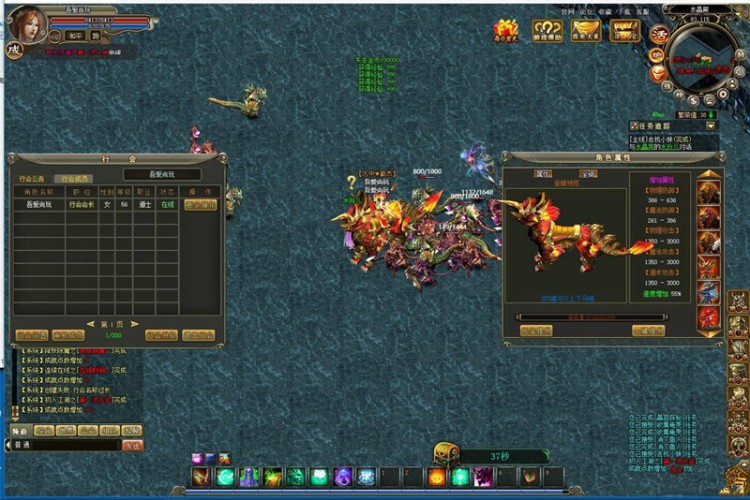Click the leftmost bottom guild panel button
Viewport: 750px width, 500px height.
coord(30,336)
